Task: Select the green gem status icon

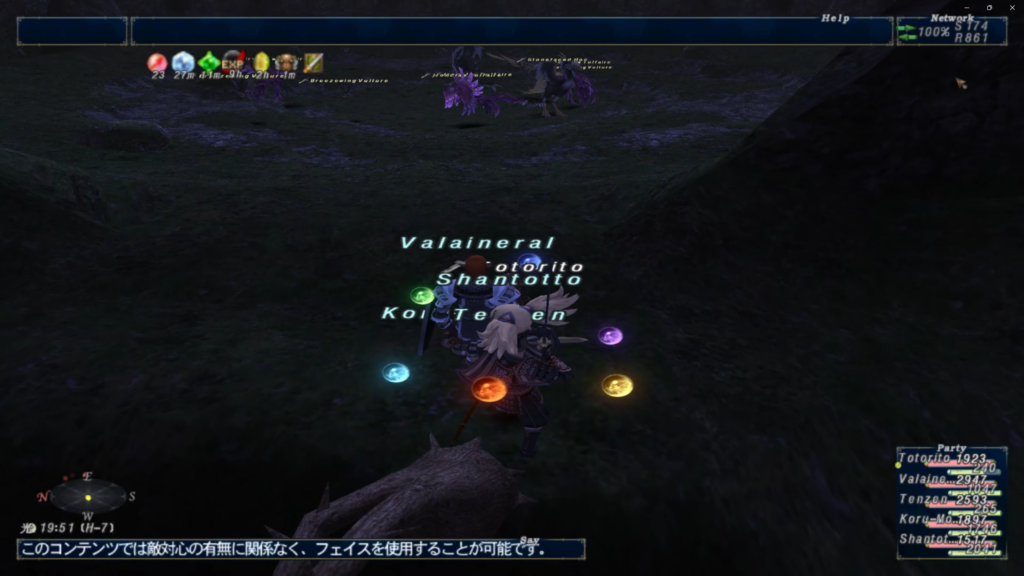Action: coord(208,63)
